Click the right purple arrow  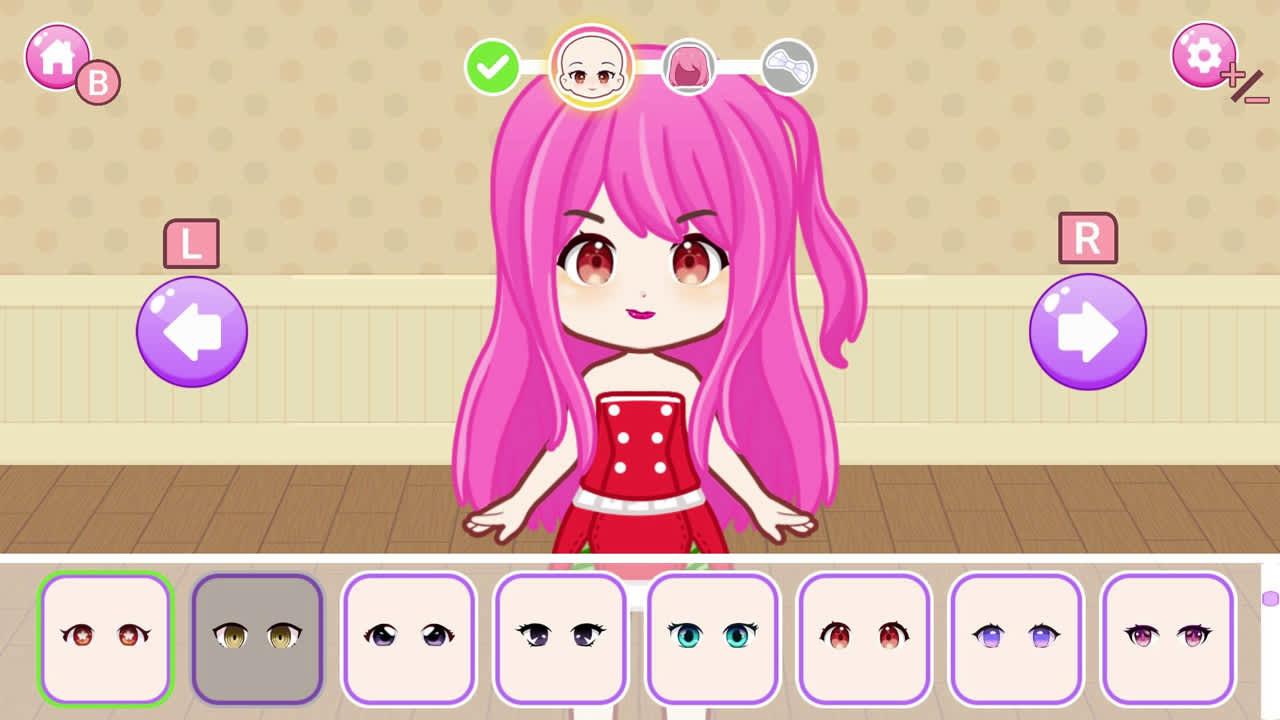tap(1087, 330)
